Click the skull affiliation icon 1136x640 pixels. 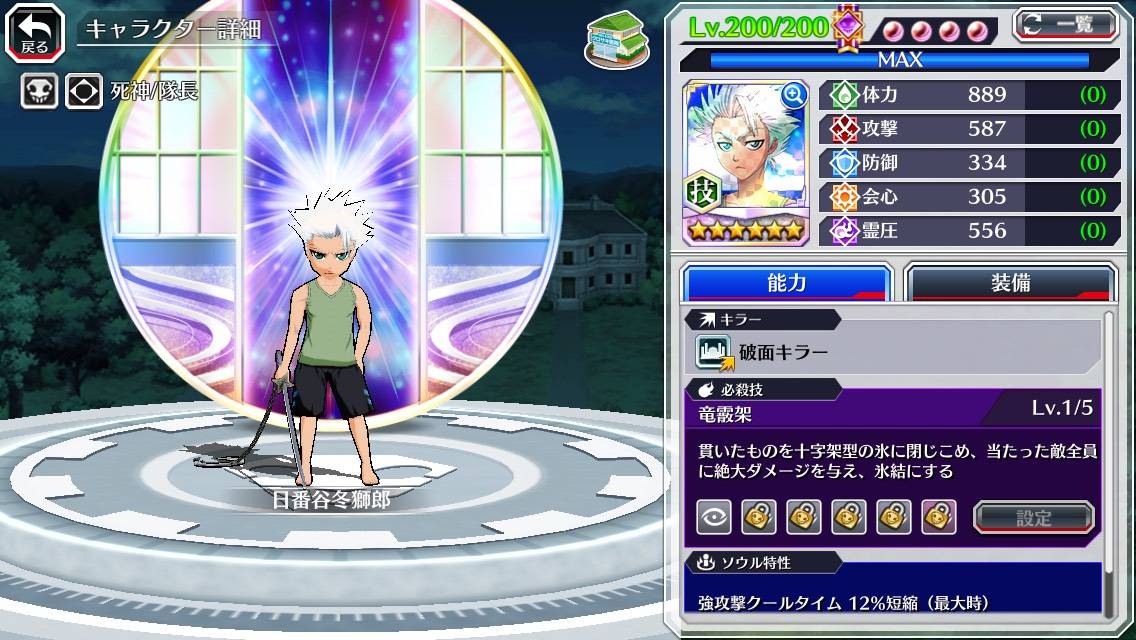tap(39, 92)
